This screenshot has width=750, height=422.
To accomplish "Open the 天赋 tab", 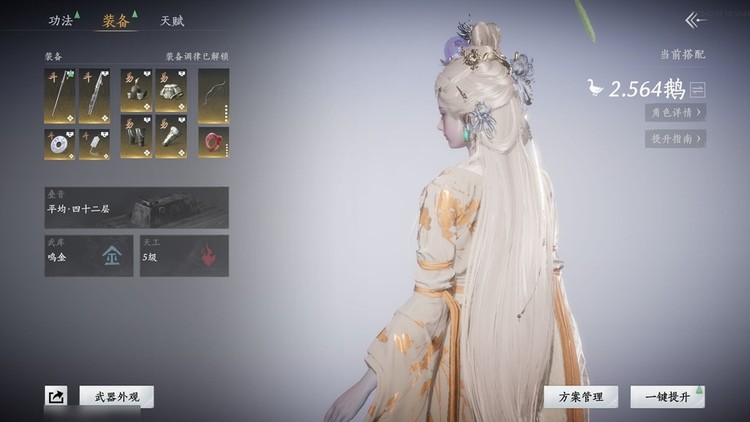I will click(171, 20).
